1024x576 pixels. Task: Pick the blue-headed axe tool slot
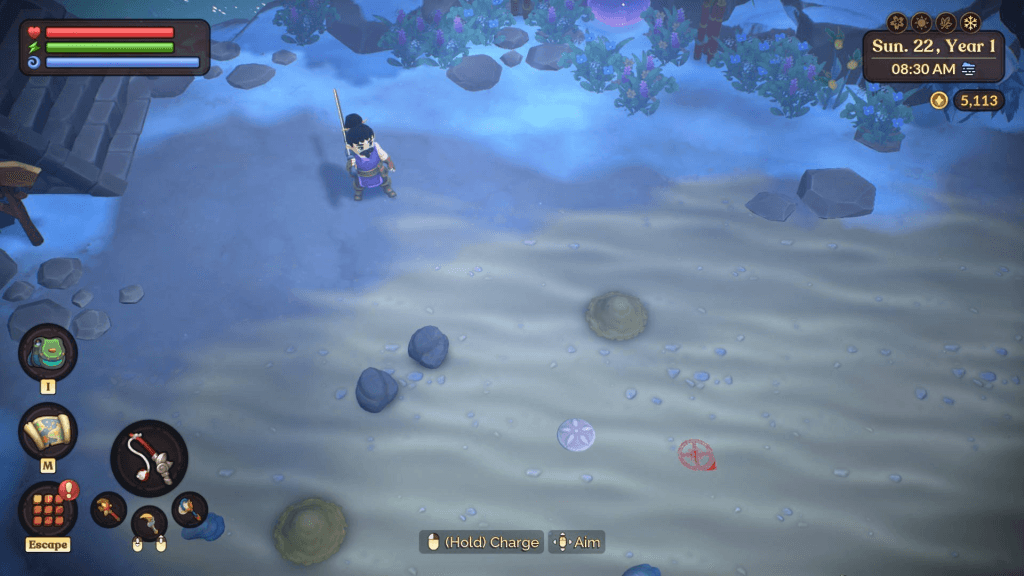189,509
